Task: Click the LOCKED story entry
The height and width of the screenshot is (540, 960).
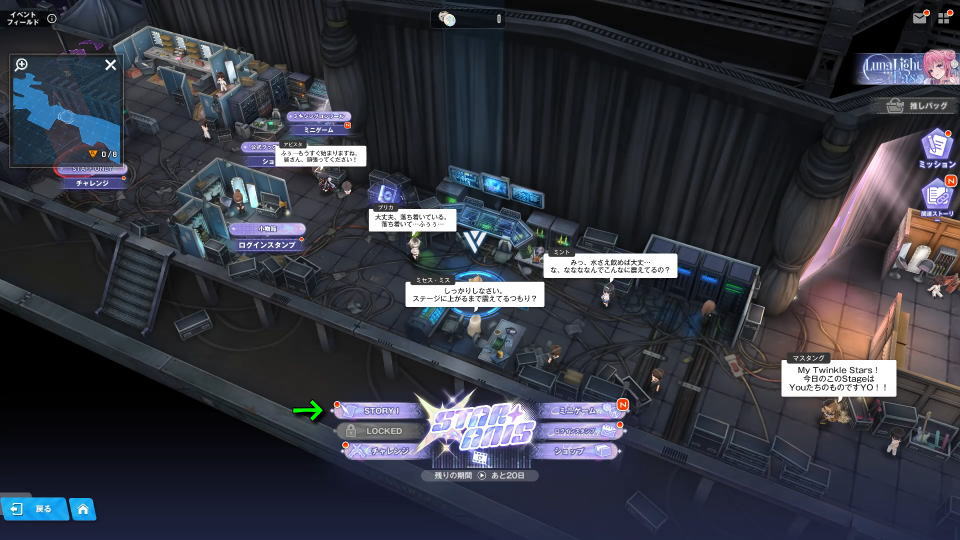Action: click(383, 431)
